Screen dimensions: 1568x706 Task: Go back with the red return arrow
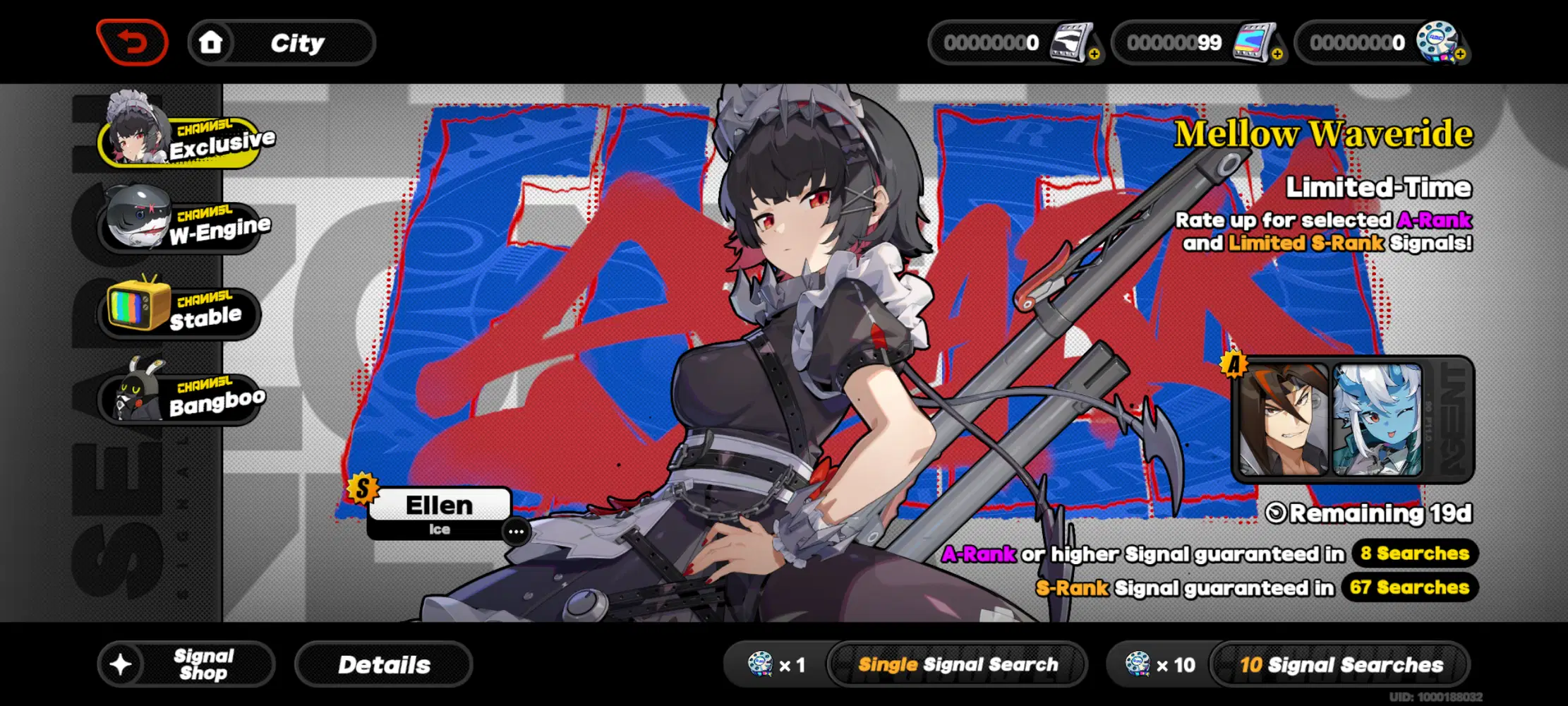132,42
